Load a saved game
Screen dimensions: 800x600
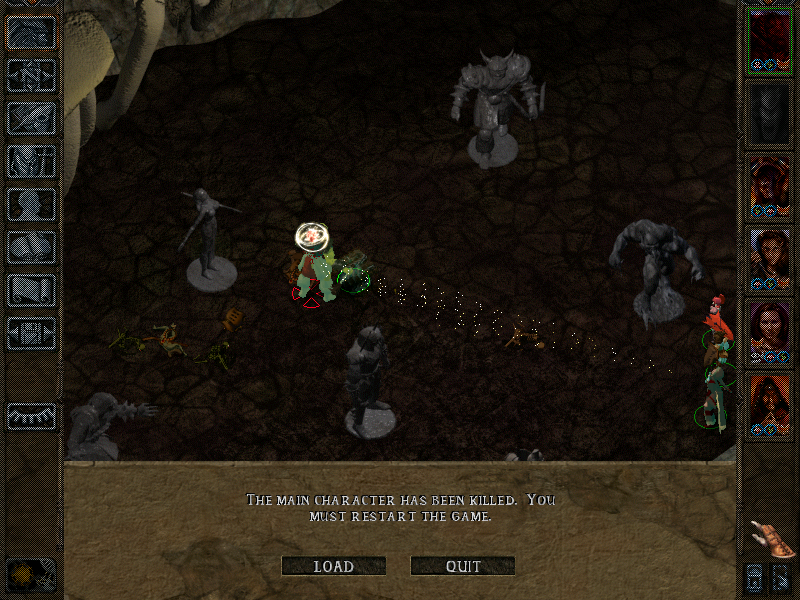[x=333, y=566]
